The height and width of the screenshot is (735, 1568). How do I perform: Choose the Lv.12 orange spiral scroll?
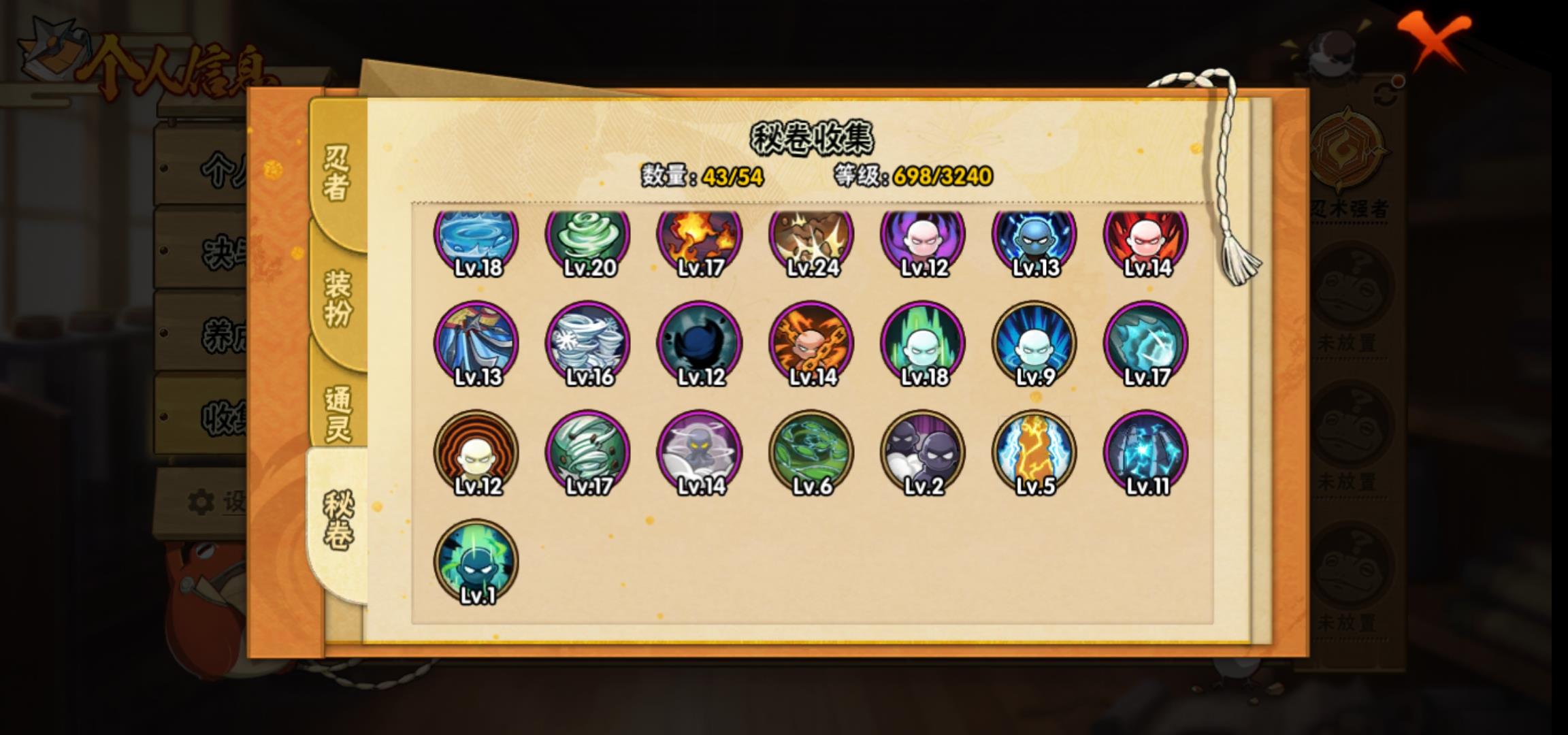pyautogui.click(x=476, y=453)
